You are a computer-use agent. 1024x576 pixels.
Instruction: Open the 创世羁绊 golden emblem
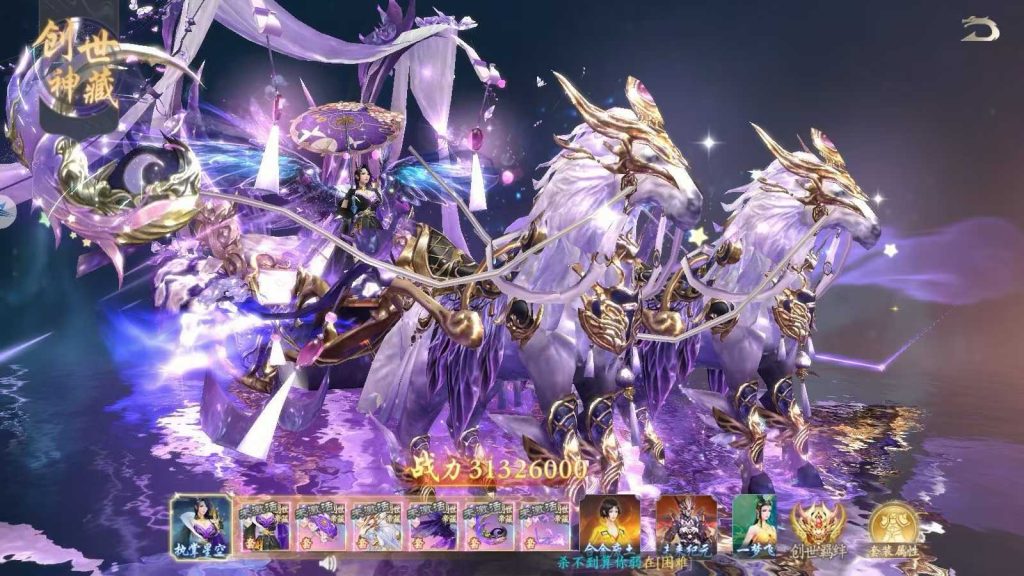tap(819, 527)
